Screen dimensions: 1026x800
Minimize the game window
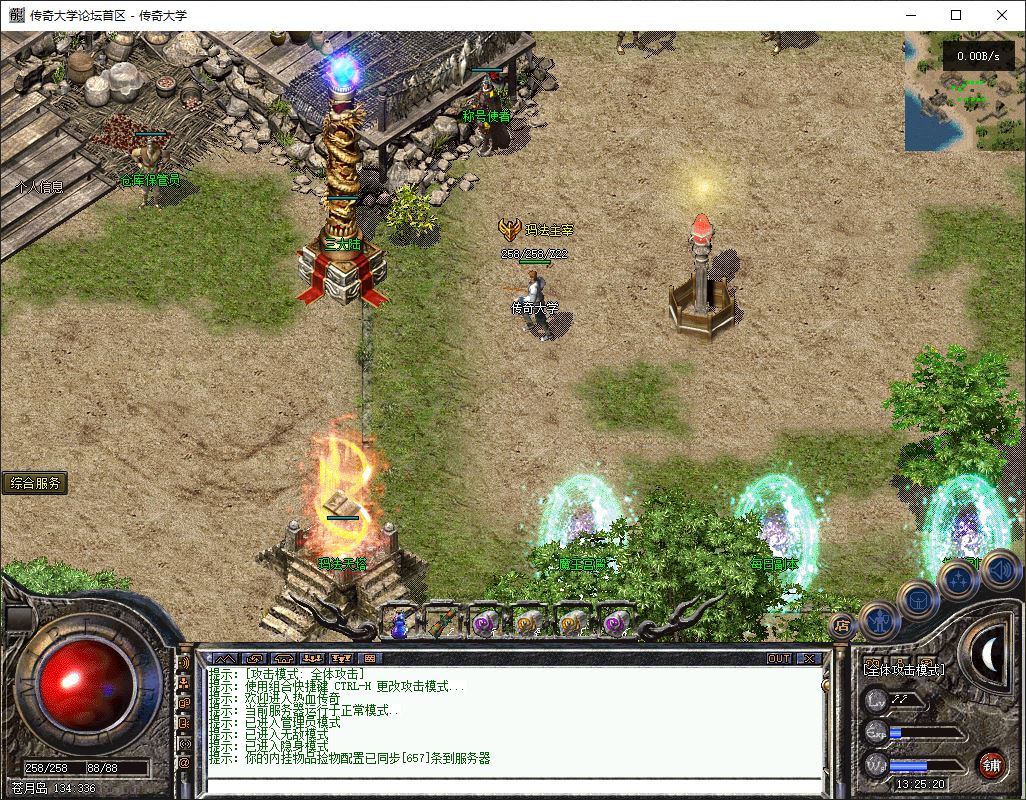pyautogui.click(x=910, y=15)
